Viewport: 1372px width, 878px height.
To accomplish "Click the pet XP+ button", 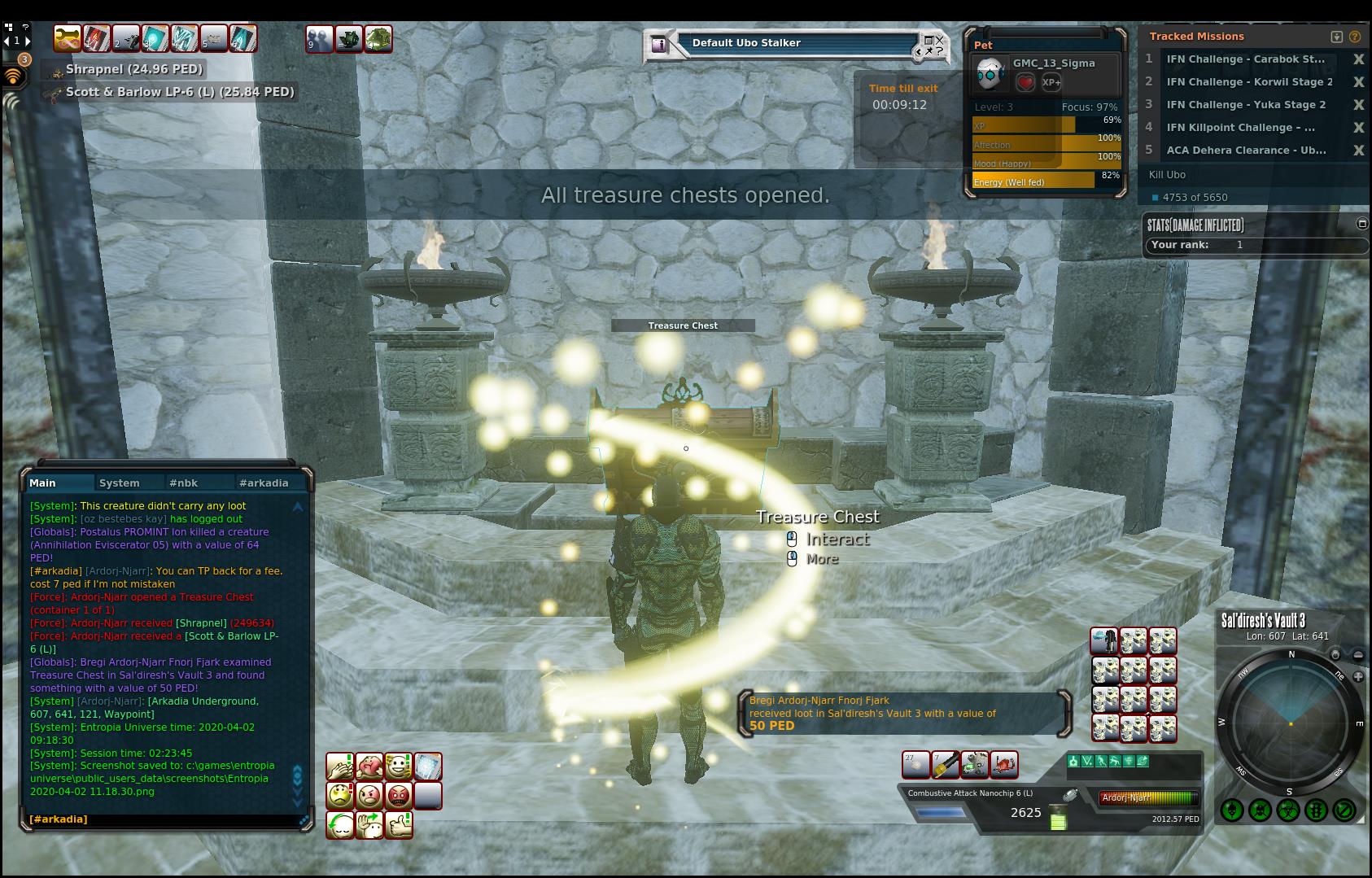I will (x=1051, y=82).
